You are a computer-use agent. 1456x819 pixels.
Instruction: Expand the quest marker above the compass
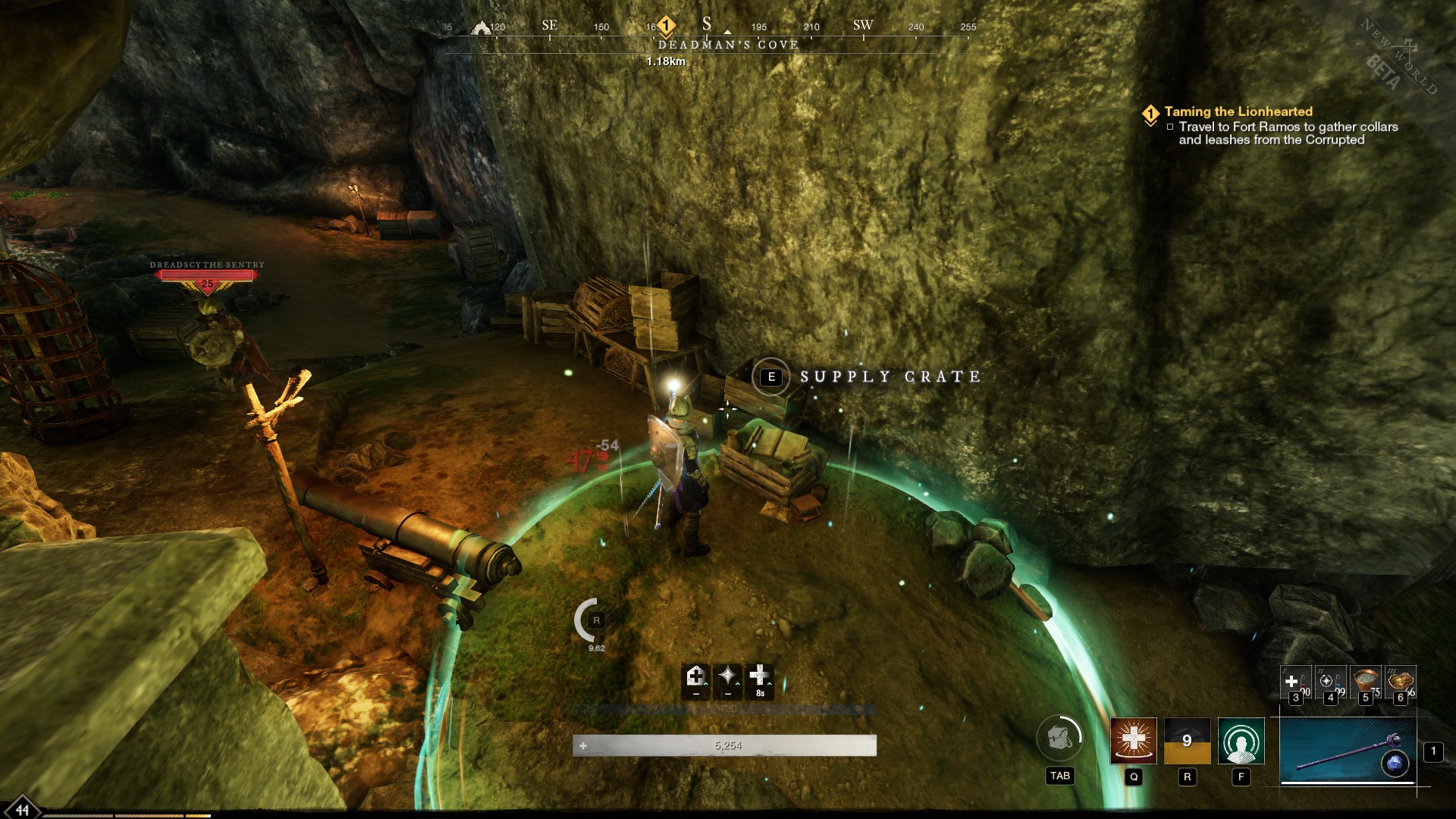(x=666, y=25)
